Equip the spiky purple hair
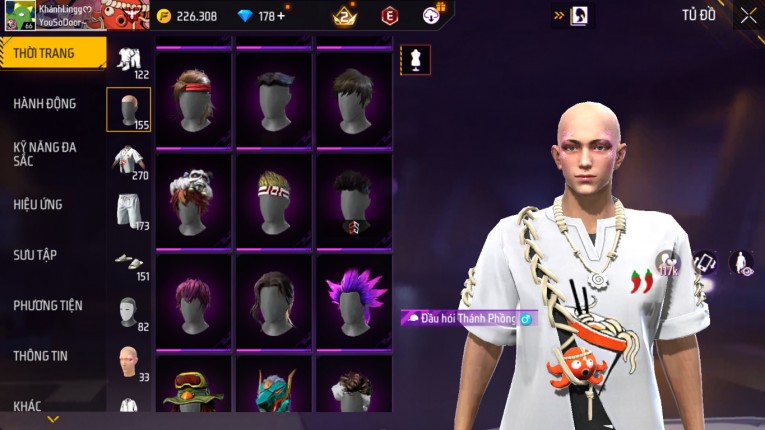The width and height of the screenshot is (765, 430). tap(354, 298)
